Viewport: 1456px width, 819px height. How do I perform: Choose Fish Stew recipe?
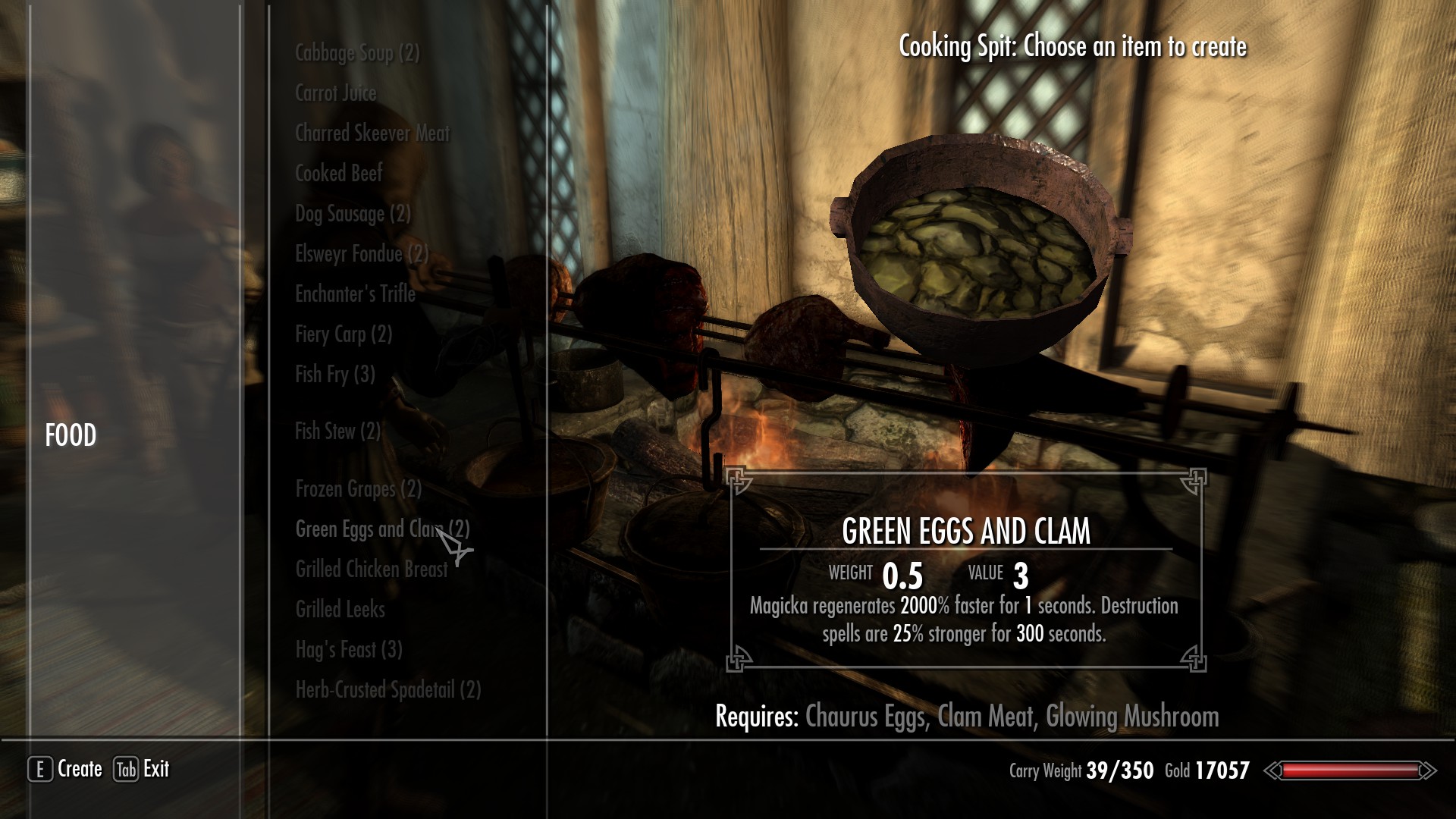[x=337, y=431]
